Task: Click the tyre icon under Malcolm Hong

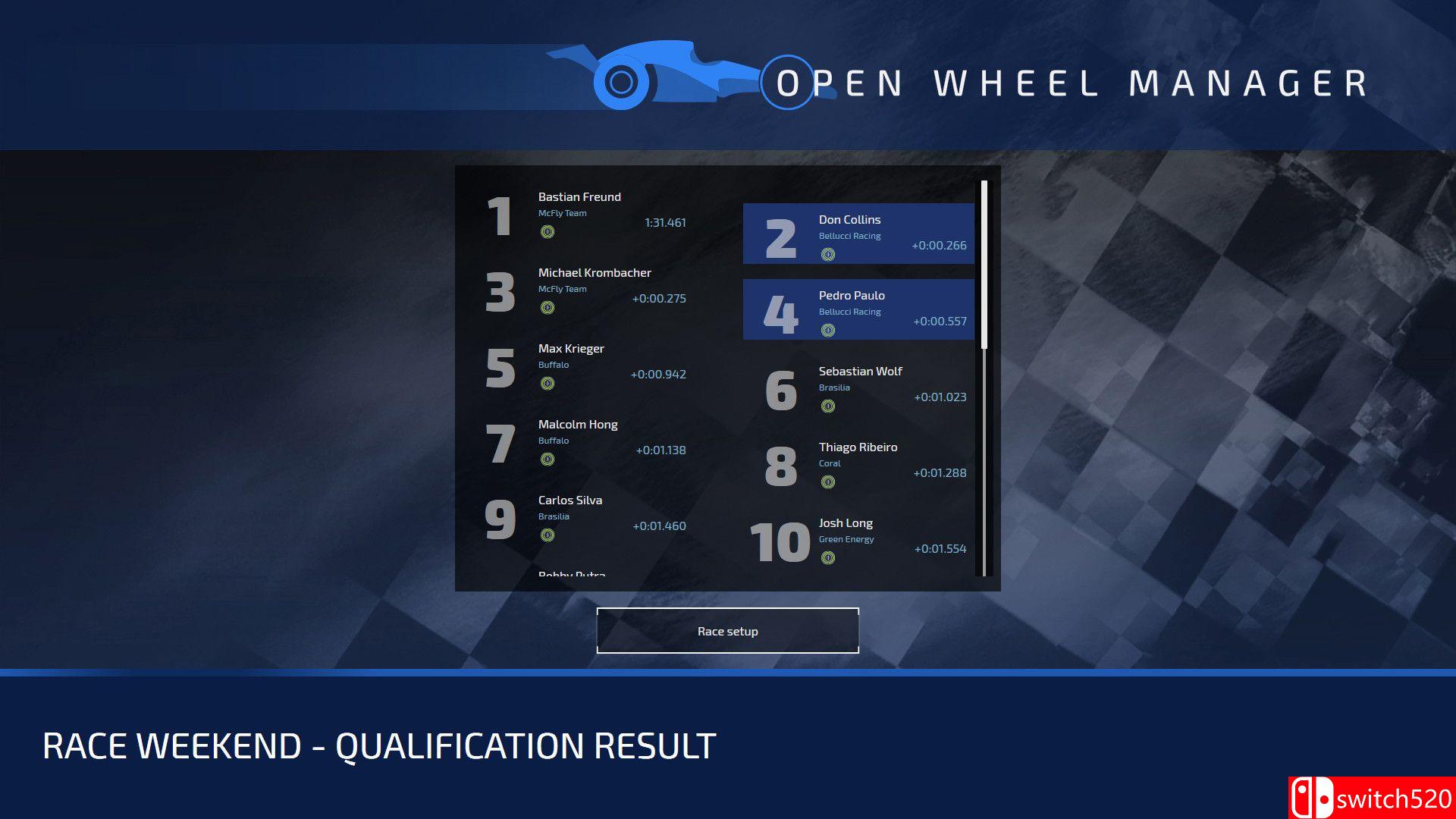Action: (548, 460)
